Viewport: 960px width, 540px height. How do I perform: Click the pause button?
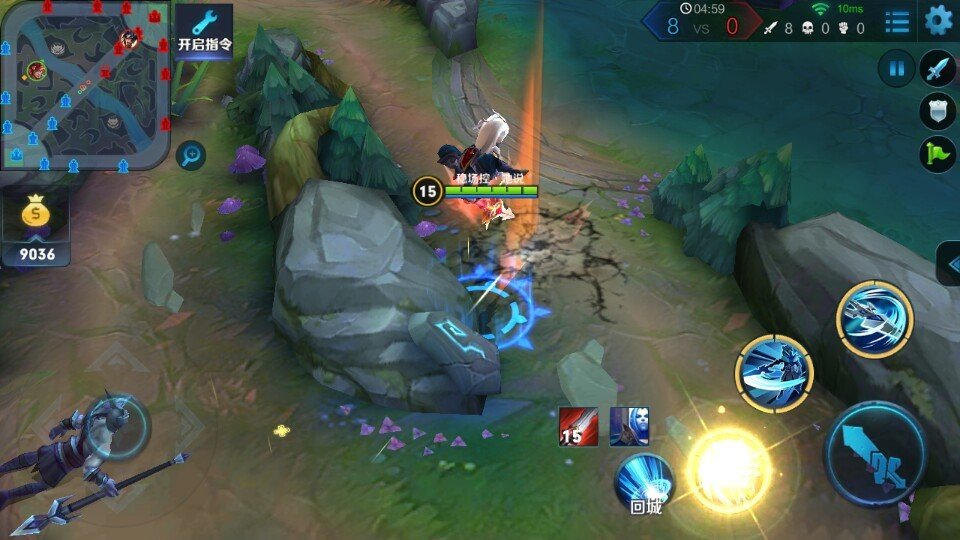(x=896, y=69)
